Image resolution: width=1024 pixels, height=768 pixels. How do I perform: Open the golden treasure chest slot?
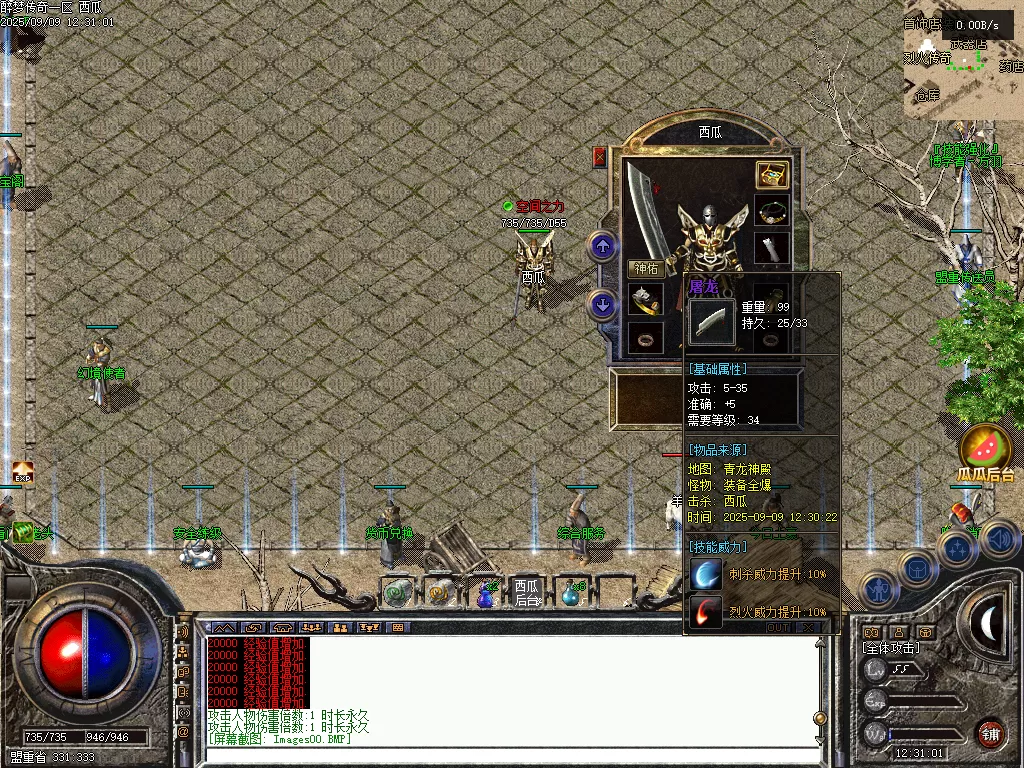pyautogui.click(x=771, y=175)
